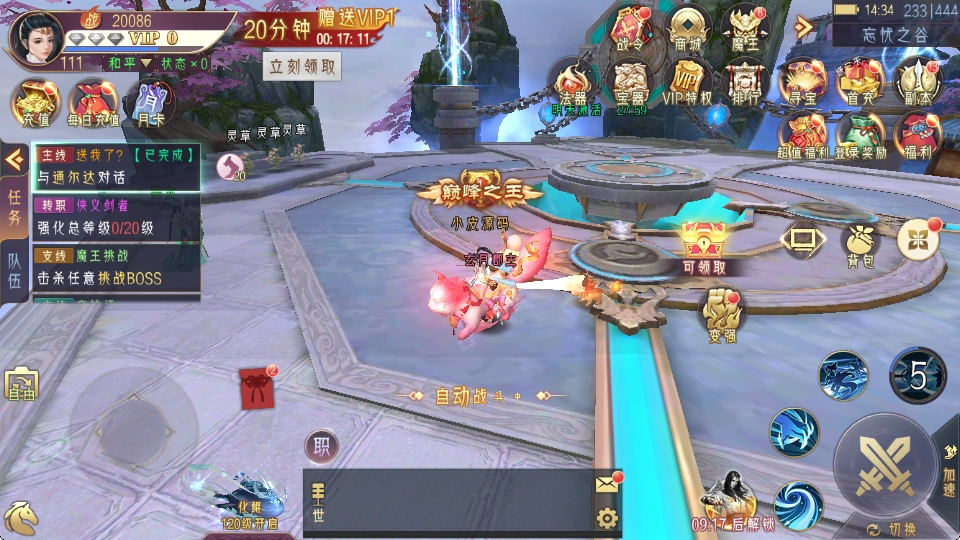Claim the 登录奖励 login reward bag
The height and width of the screenshot is (540, 960).
click(859, 135)
